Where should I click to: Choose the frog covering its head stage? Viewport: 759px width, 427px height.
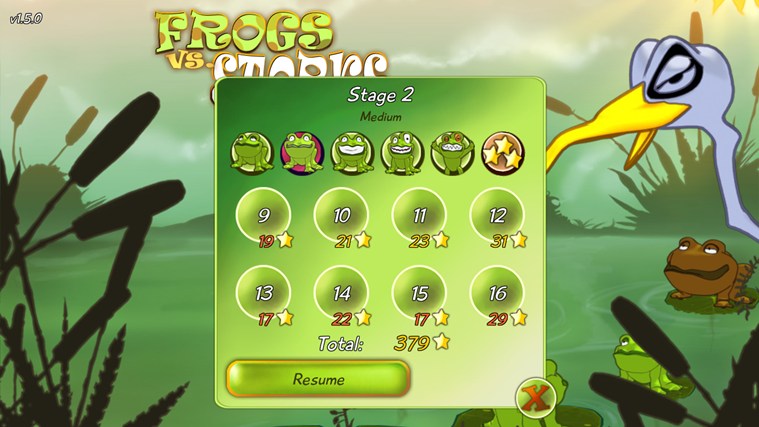point(452,153)
